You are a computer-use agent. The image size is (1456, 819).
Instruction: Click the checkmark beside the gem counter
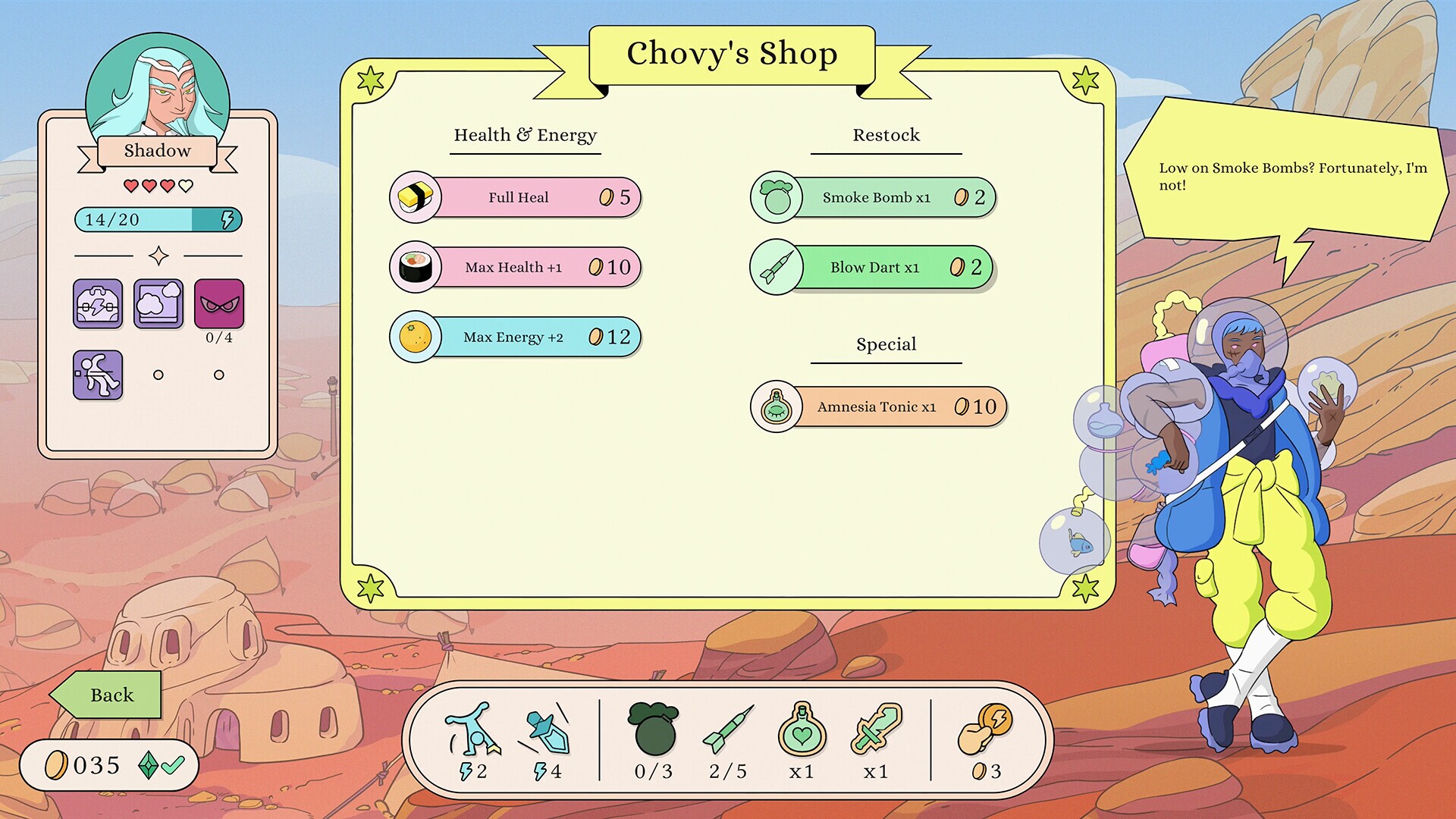click(x=173, y=765)
